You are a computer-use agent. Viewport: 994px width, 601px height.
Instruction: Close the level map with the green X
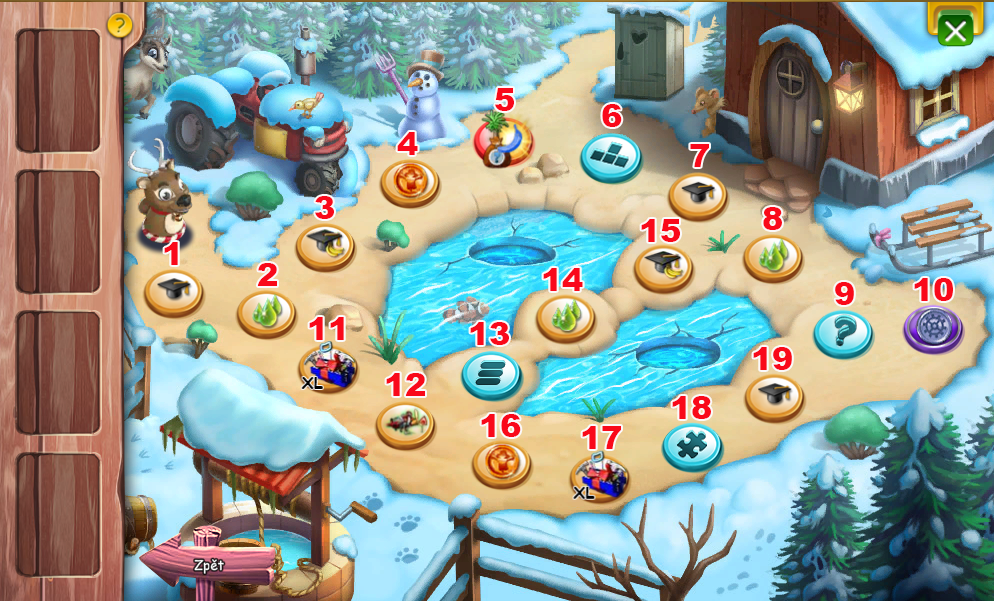[x=956, y=31]
